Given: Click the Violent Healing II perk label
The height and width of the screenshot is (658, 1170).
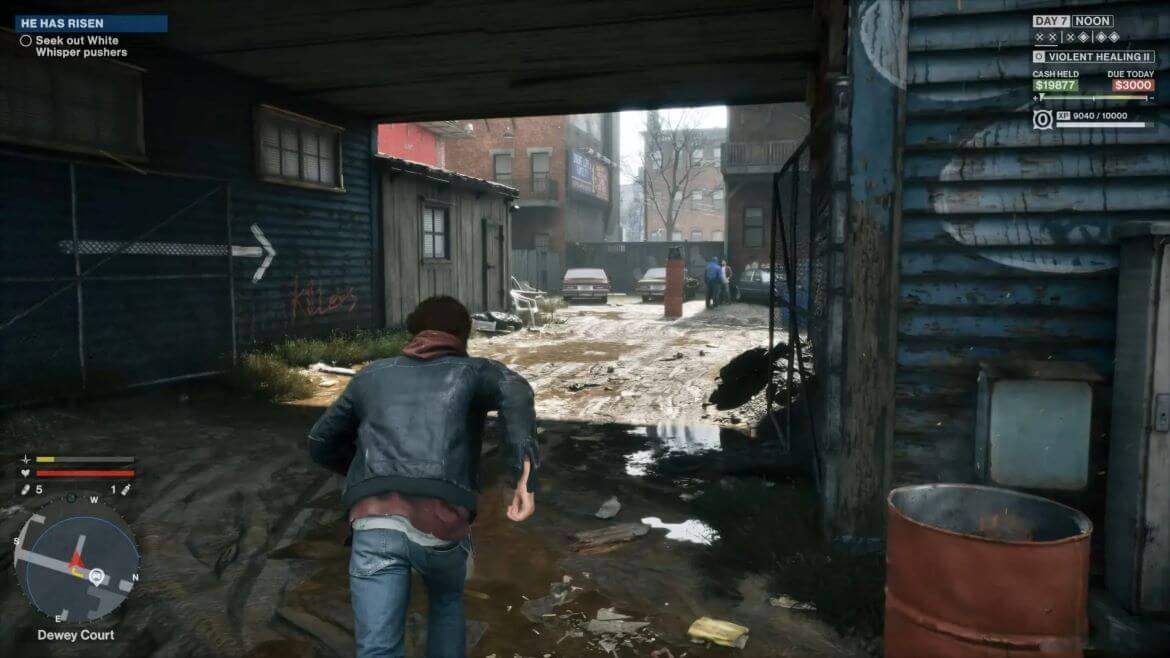Looking at the screenshot, I should 1099,57.
